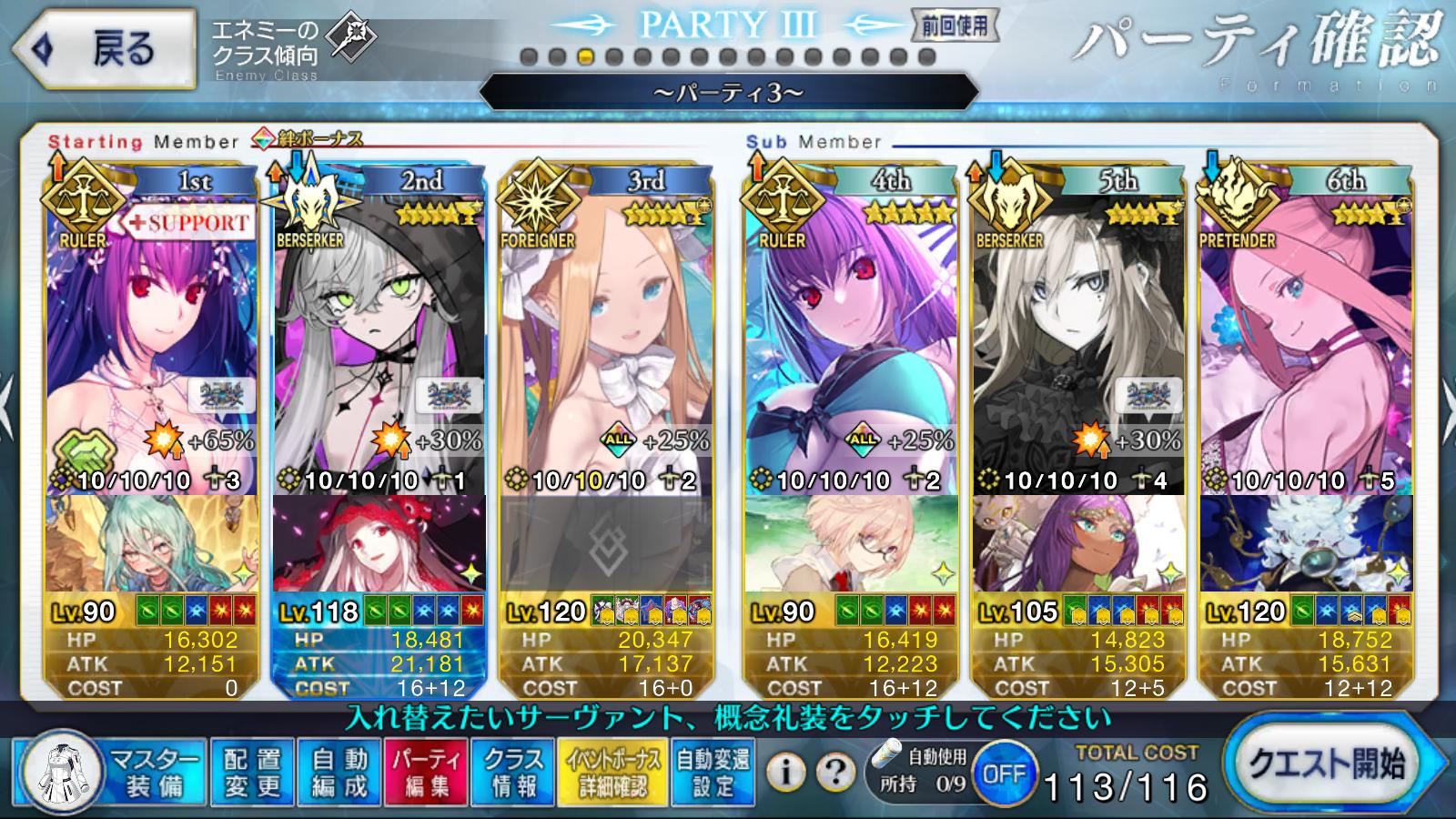Choose the 5th slot Berserker's craft essence
This screenshot has height=819, width=1456.
1078,544
